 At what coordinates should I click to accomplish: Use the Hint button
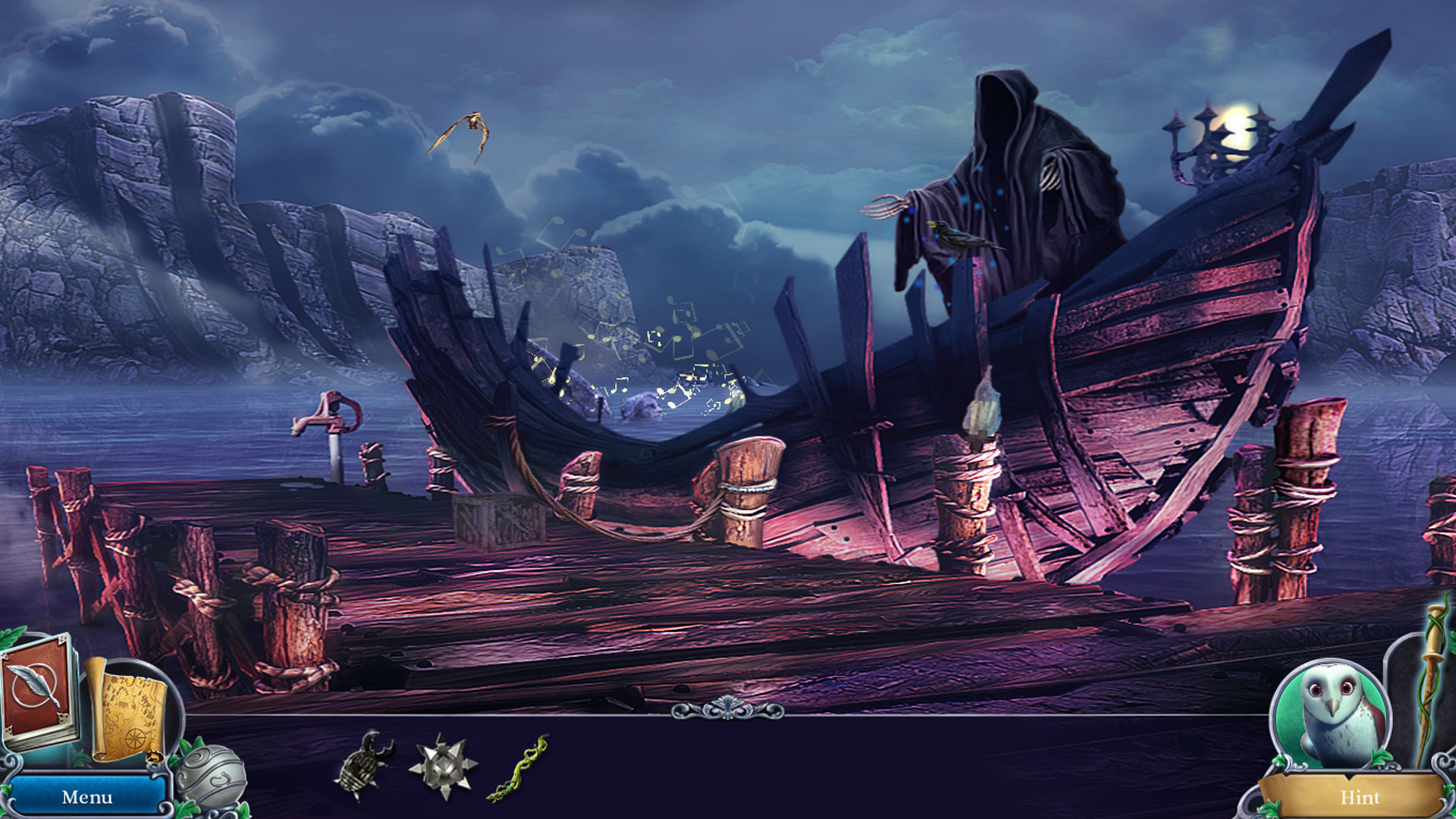1359,796
